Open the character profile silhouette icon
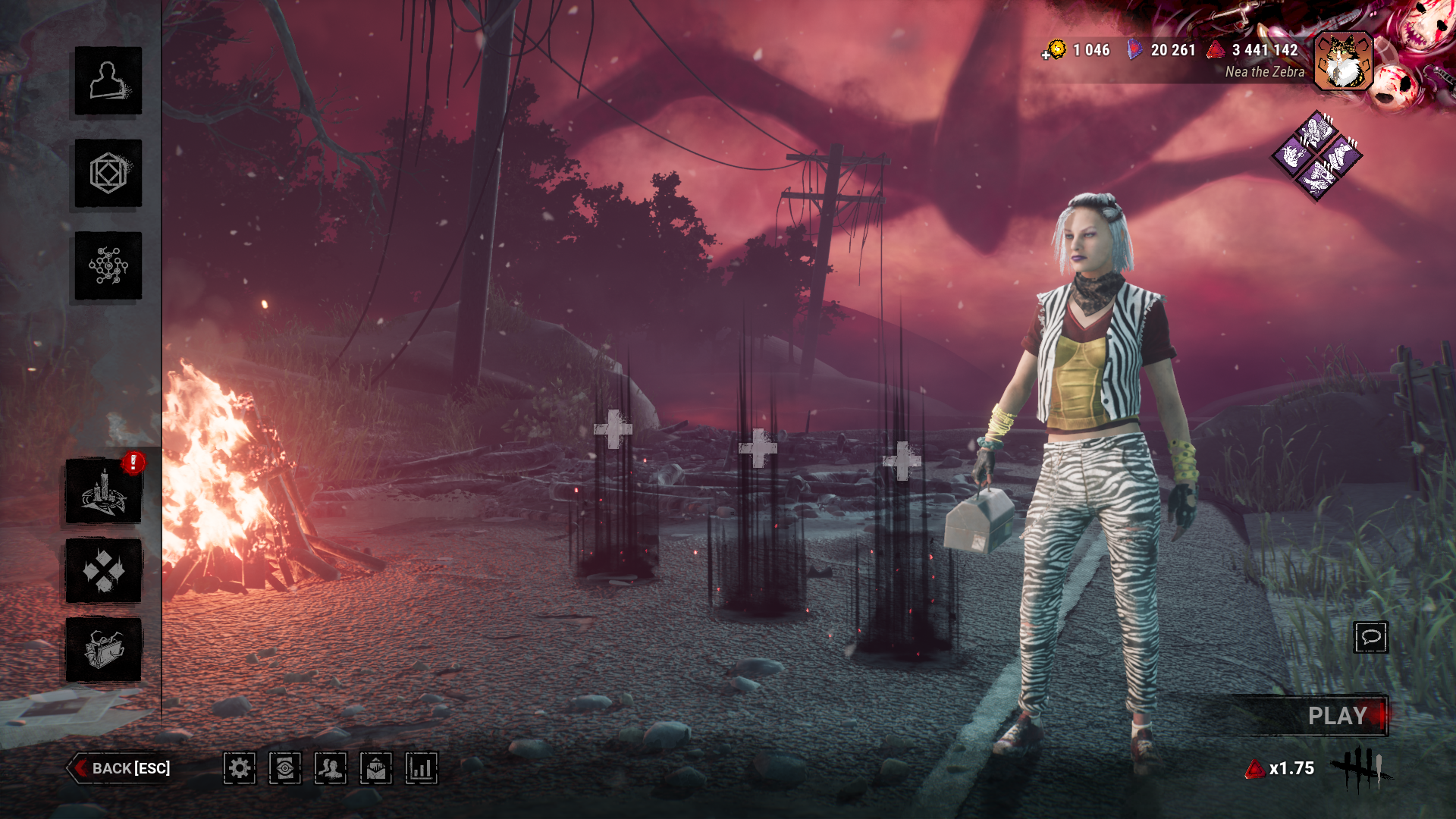This screenshot has height=819, width=1456. tap(107, 83)
